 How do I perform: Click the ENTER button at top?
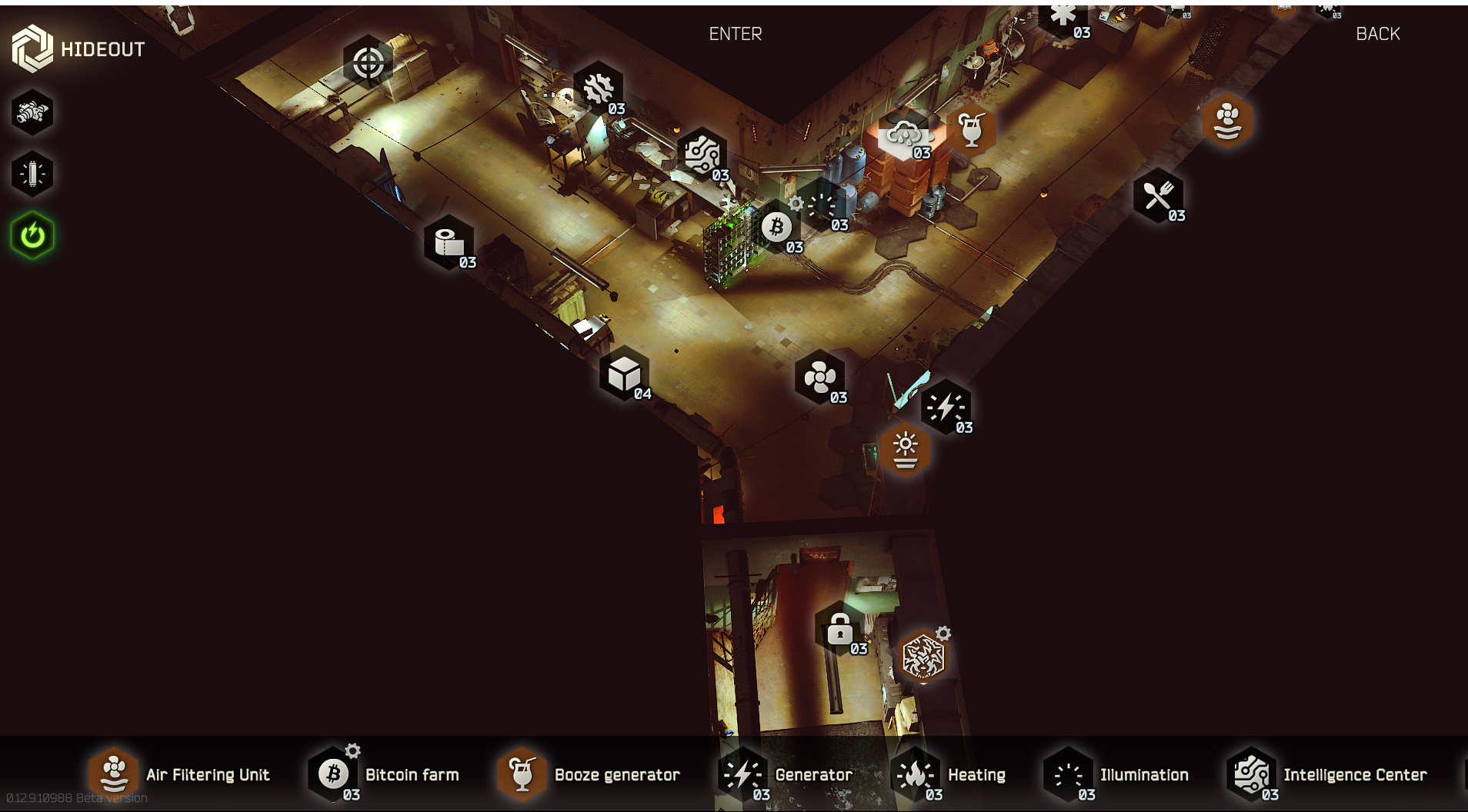point(735,33)
